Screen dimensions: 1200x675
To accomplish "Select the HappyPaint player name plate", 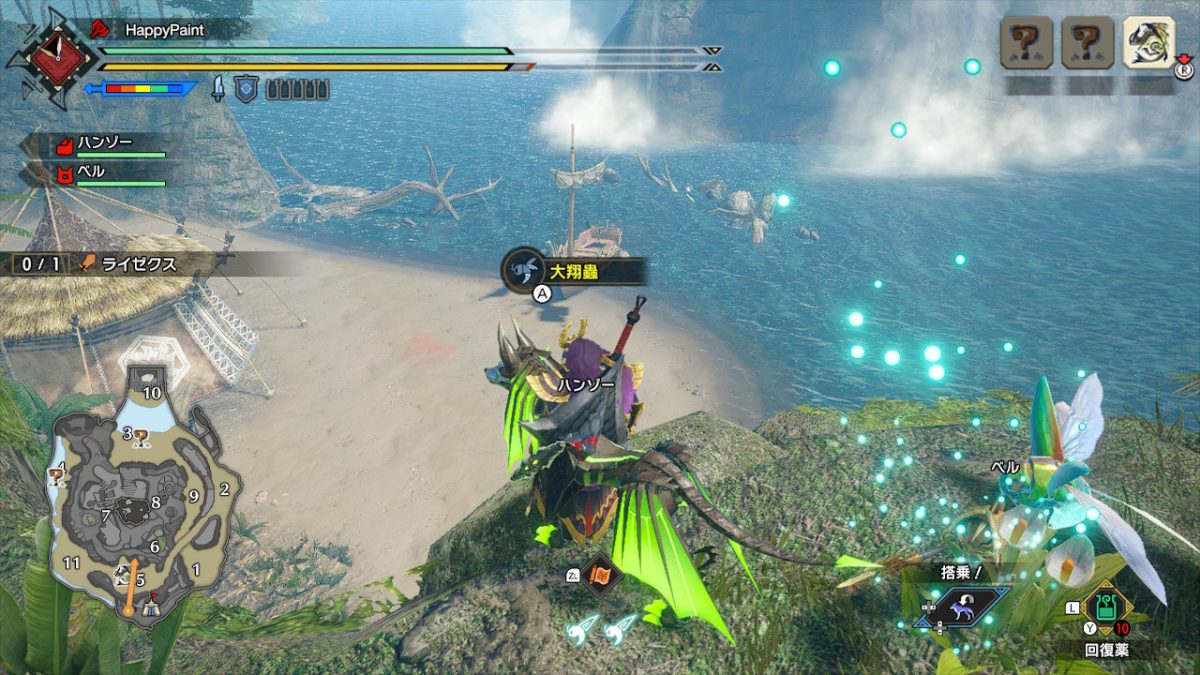I will 163,30.
